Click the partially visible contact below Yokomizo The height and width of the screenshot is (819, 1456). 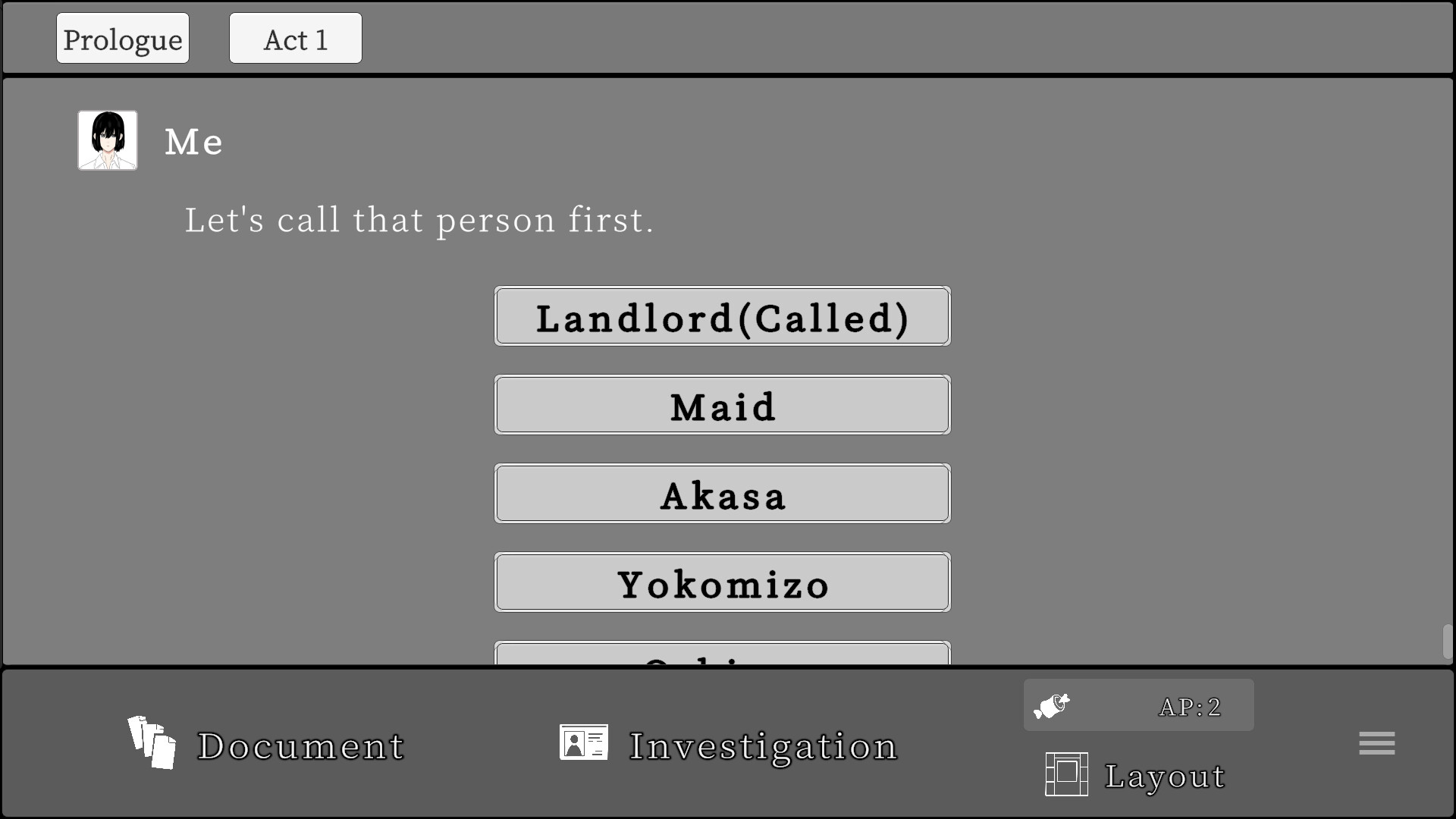pyautogui.click(x=722, y=656)
